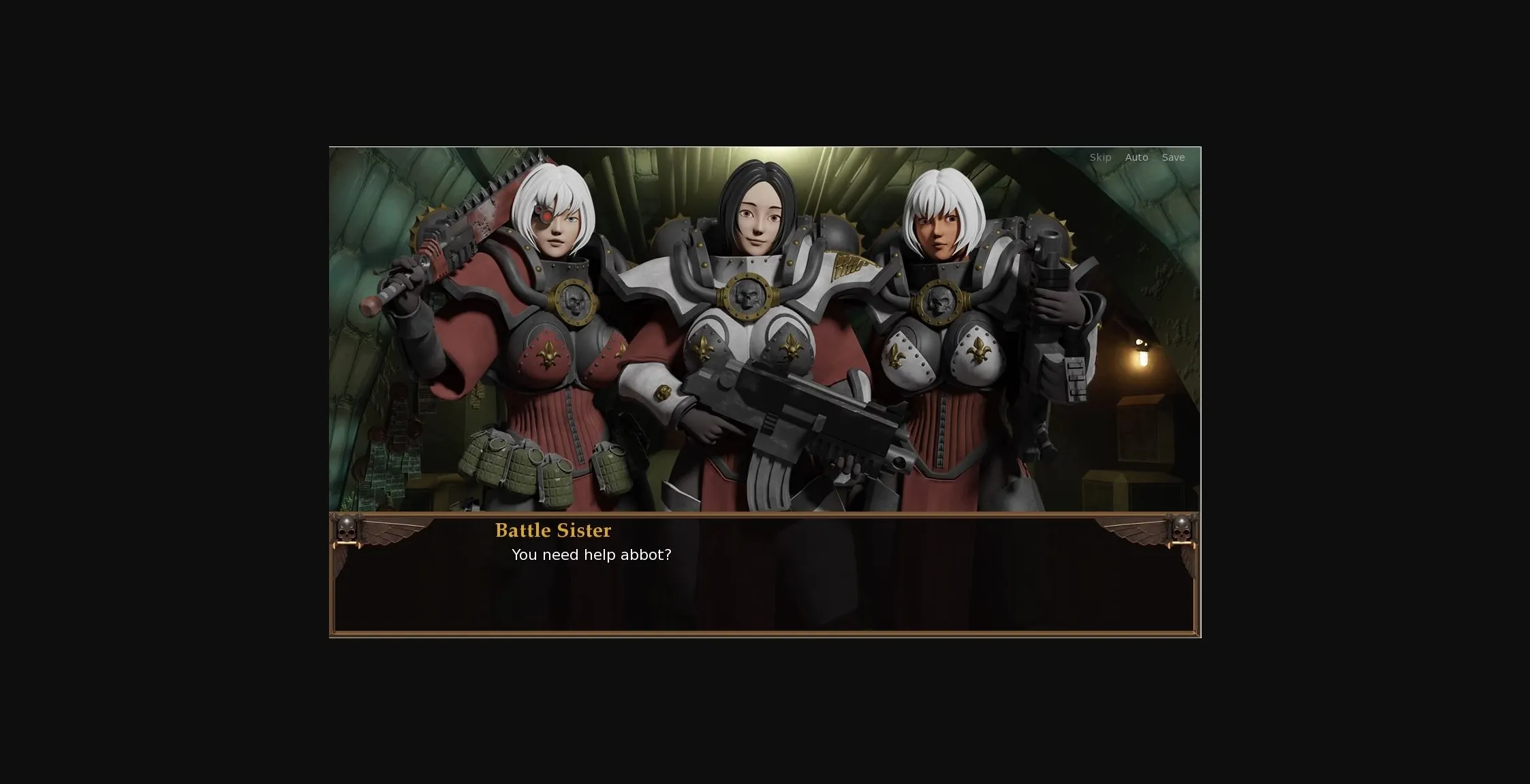This screenshot has width=1530, height=784.
Task: Enable Auto text-forward mode
Action: (x=1136, y=157)
